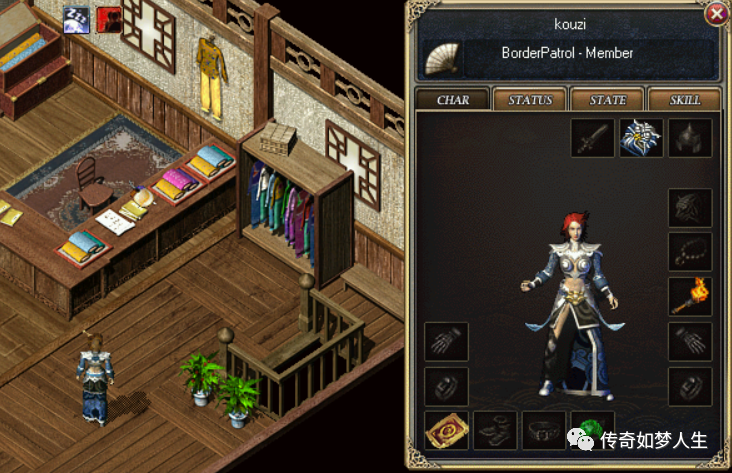
Task: Show the STATE tab
Action: tap(608, 100)
